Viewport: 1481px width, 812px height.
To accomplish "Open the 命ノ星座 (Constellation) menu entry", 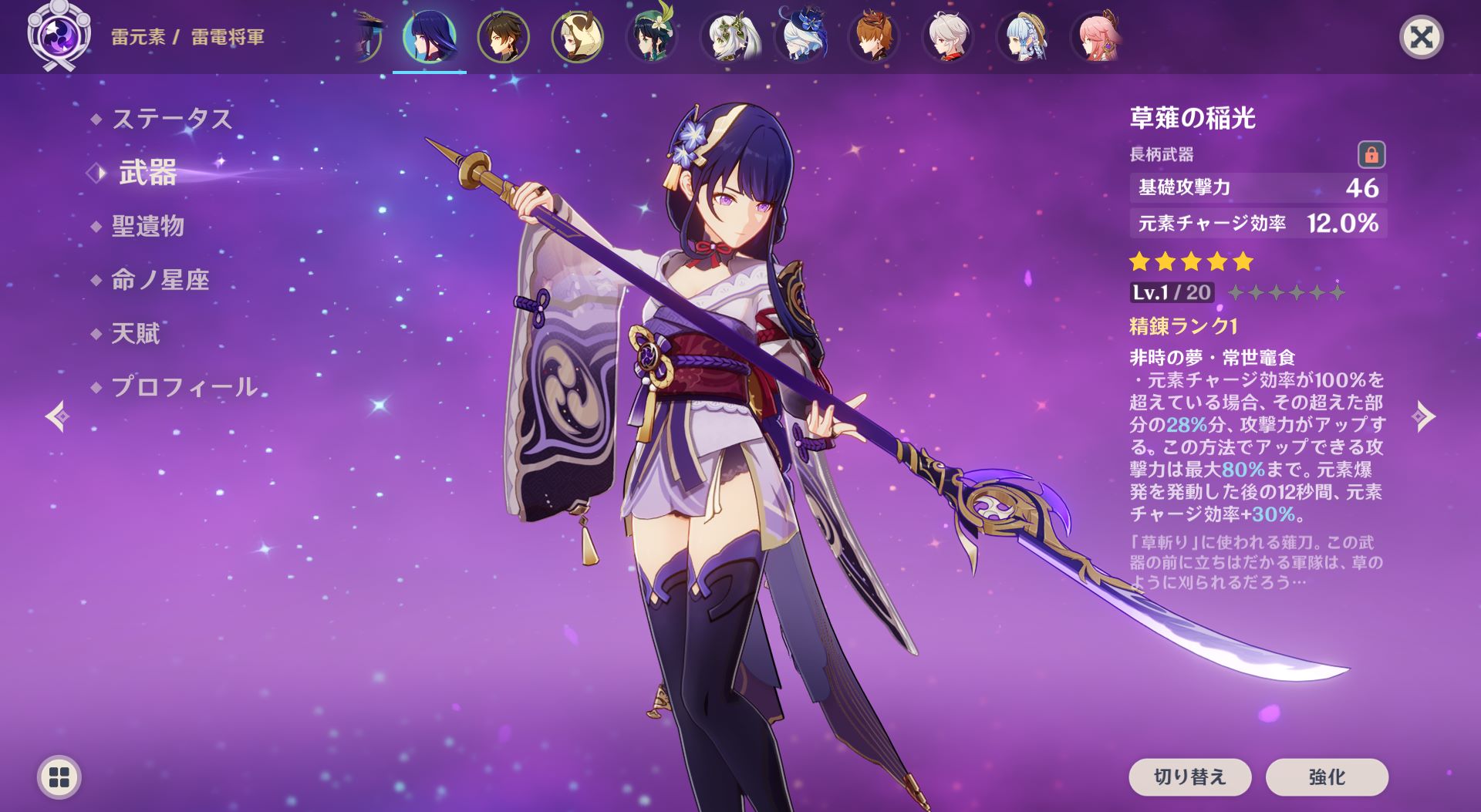I will pyautogui.click(x=160, y=279).
